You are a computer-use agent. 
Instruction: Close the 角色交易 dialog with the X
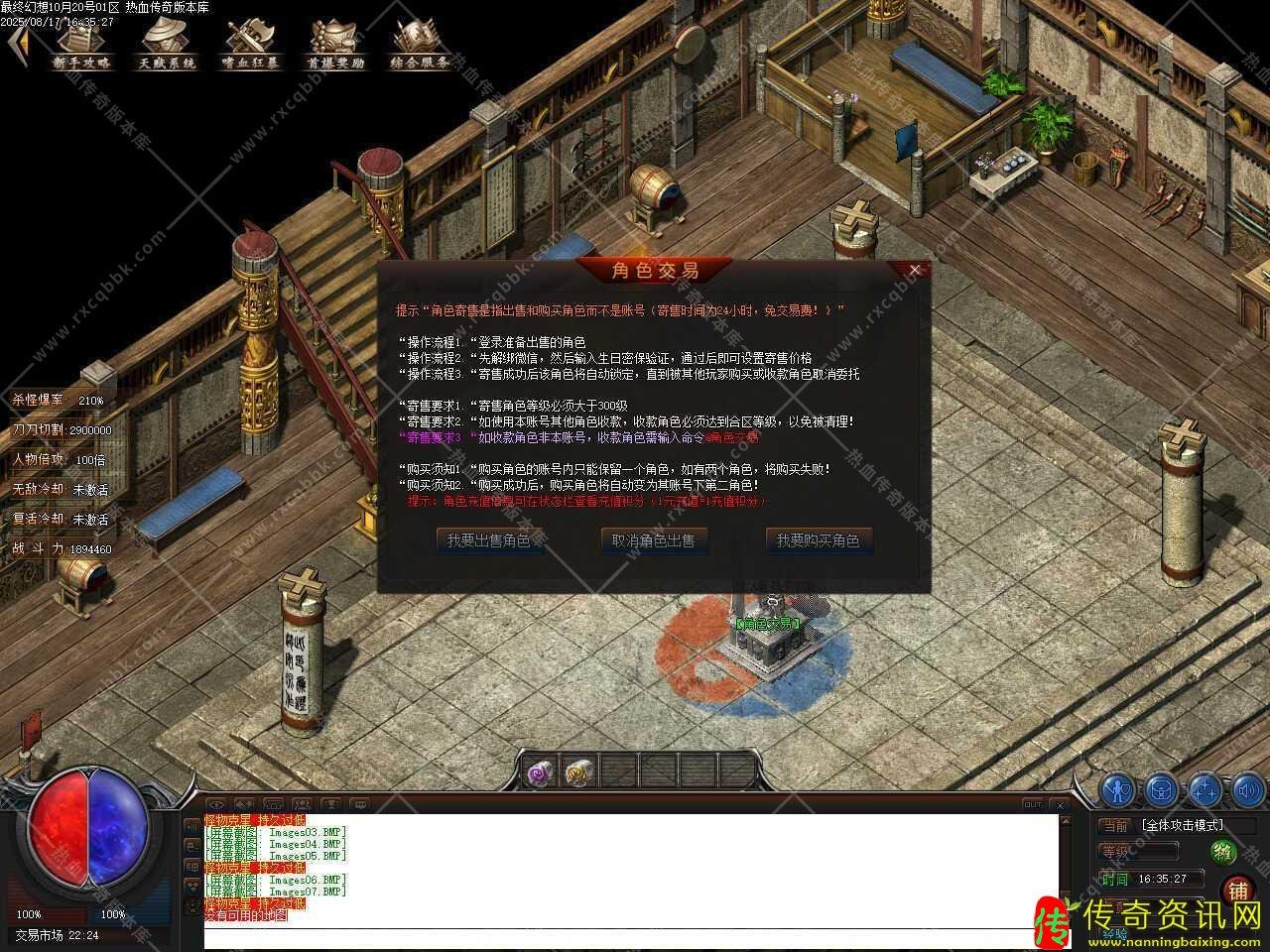point(915,269)
